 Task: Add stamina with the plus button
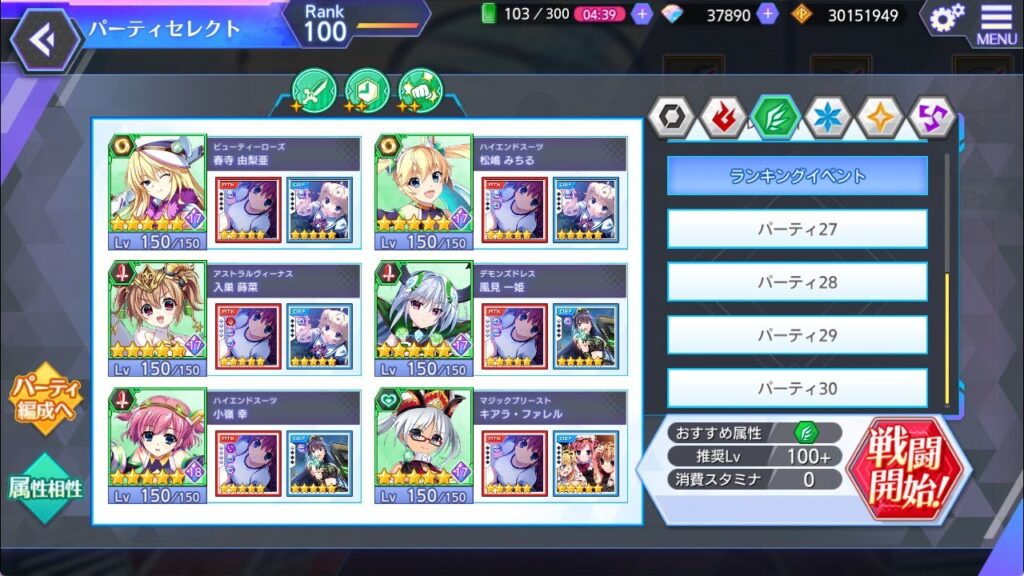point(643,15)
